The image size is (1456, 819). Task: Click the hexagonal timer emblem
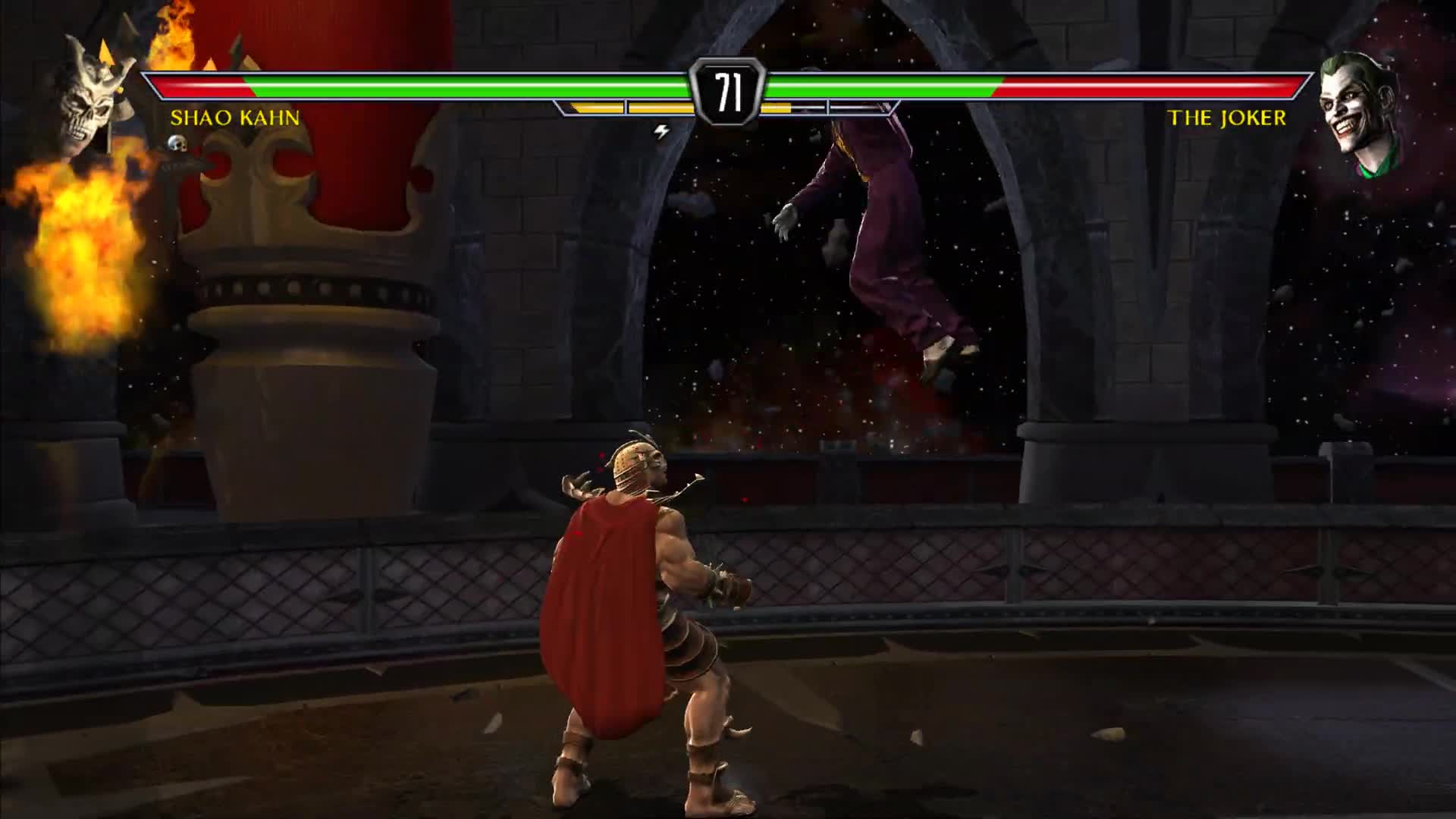728,89
